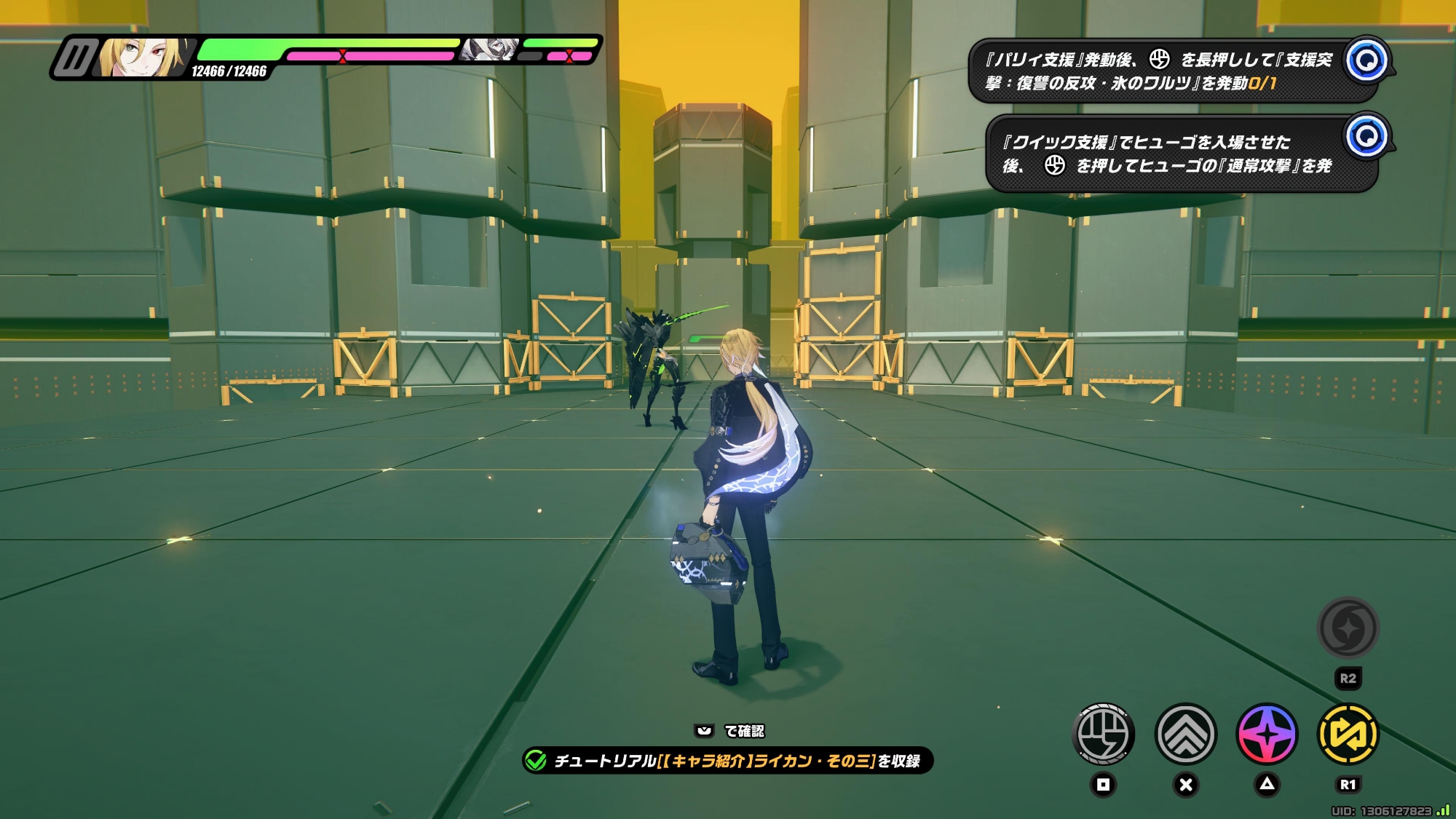The width and height of the screenshot is (1456, 819).
Task: Switch to the white-haired teammate portrait
Action: [490, 50]
